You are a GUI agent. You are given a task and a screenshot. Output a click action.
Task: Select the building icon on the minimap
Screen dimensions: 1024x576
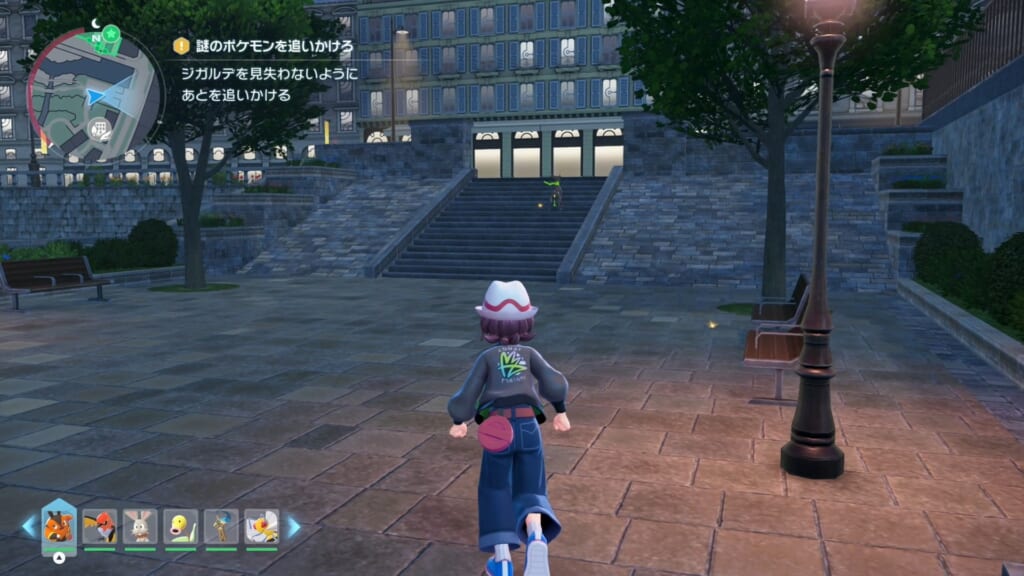tap(99, 128)
